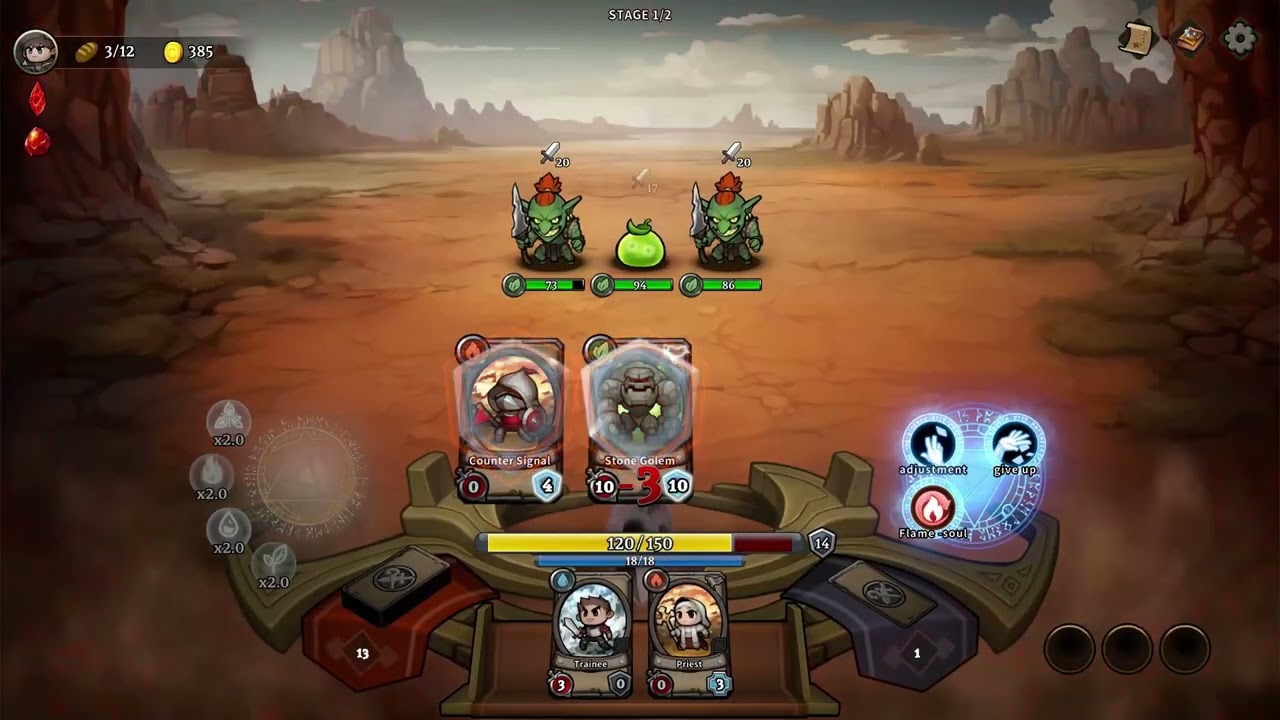The width and height of the screenshot is (1280, 720).
Task: Open the spellbook journal icon
Action: tap(1189, 39)
